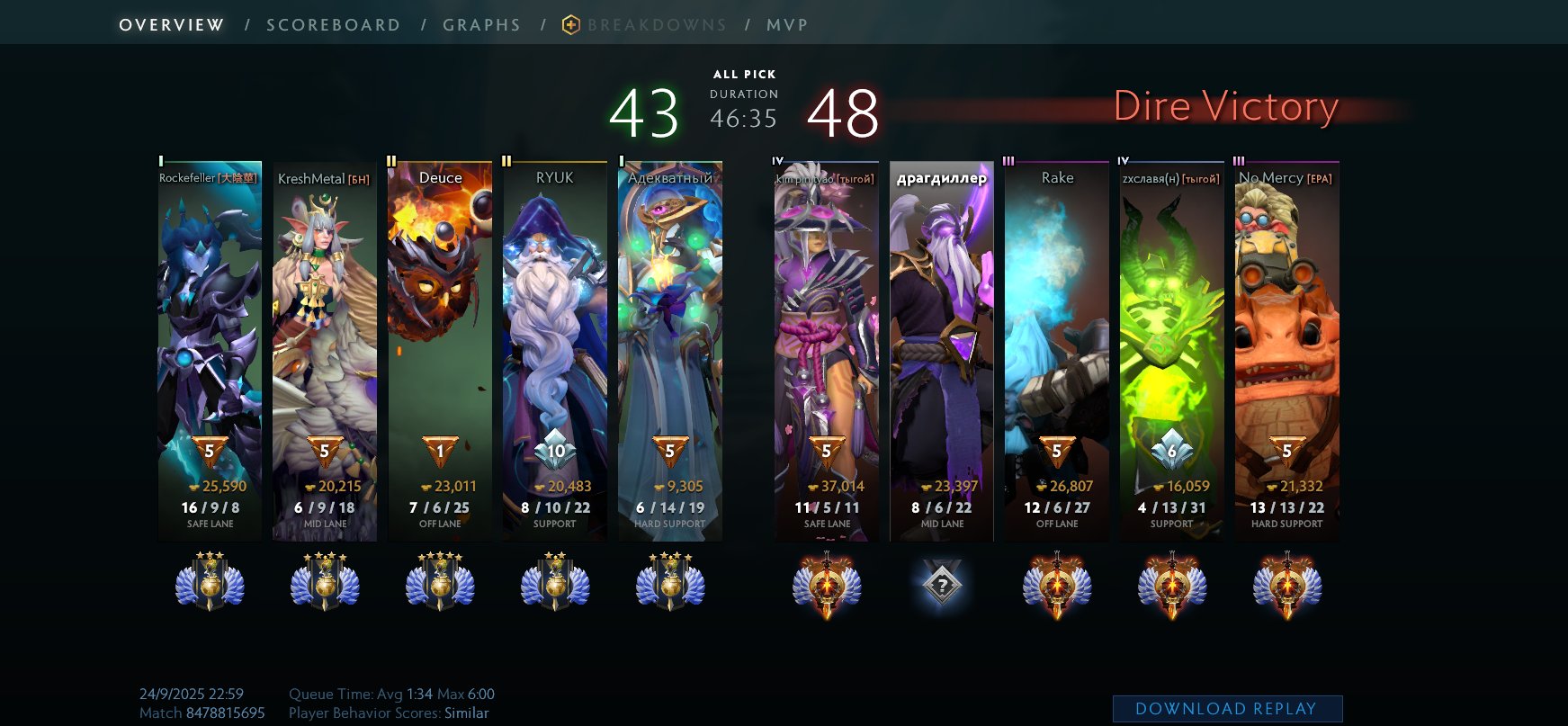
Task: Select the MVP tab
Action: pyautogui.click(x=786, y=24)
